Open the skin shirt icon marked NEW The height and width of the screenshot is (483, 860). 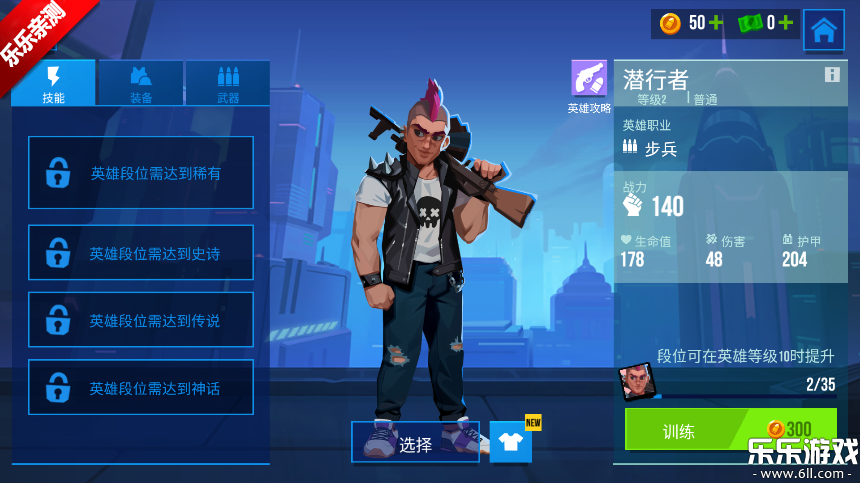(x=511, y=442)
